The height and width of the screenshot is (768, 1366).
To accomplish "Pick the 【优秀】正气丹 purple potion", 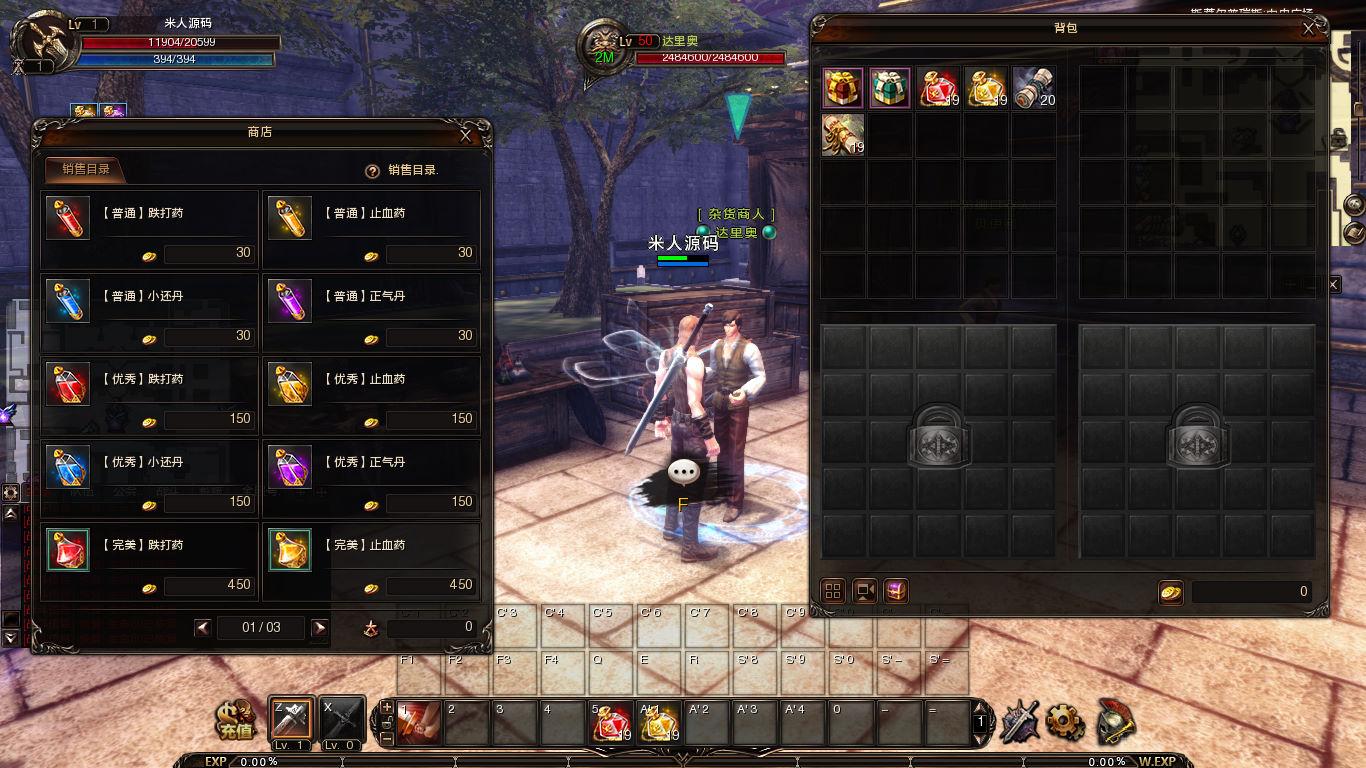I will click(290, 467).
